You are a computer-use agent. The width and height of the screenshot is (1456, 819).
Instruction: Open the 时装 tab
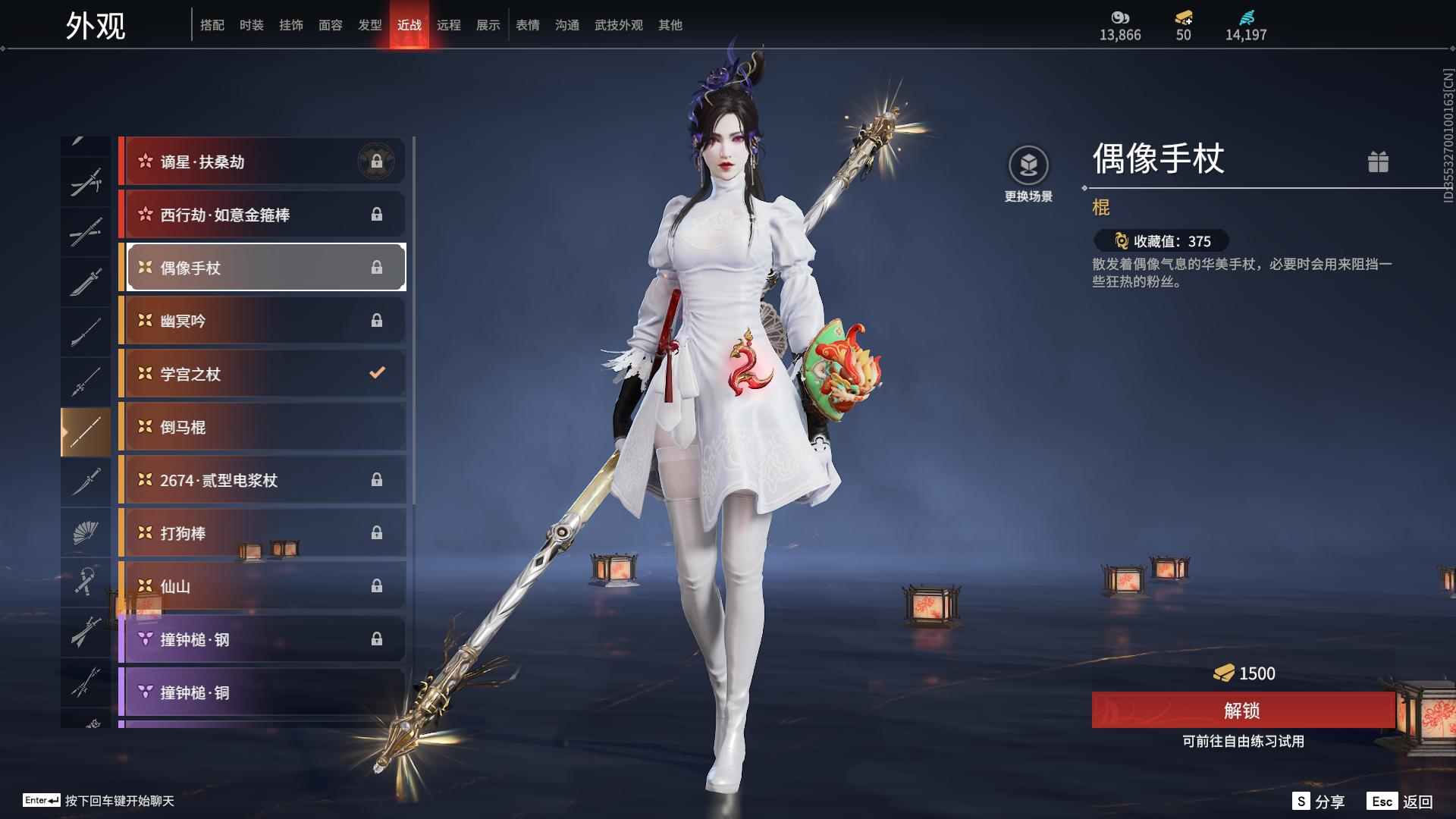point(250,24)
